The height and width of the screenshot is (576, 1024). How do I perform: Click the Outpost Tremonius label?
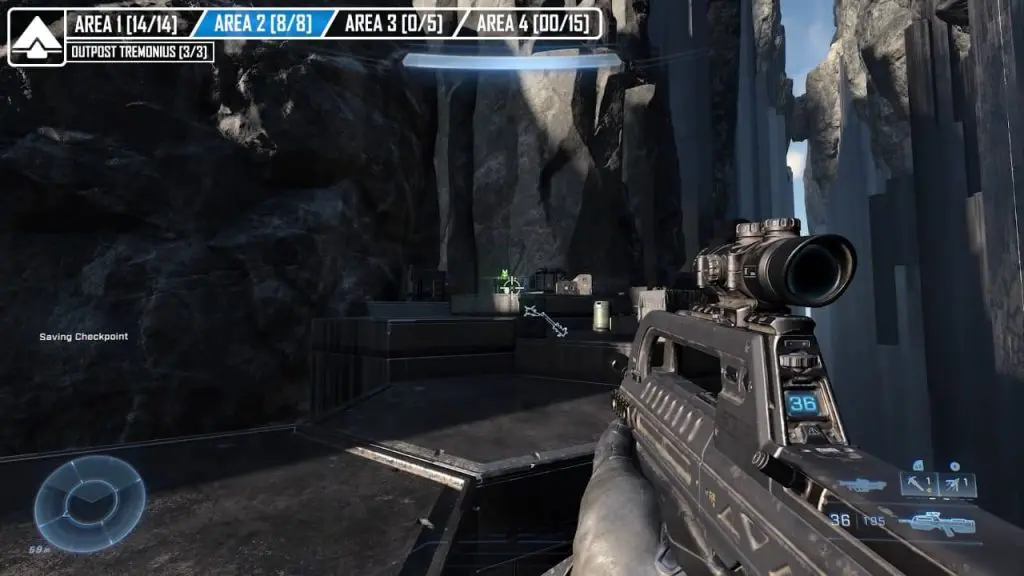coord(140,52)
